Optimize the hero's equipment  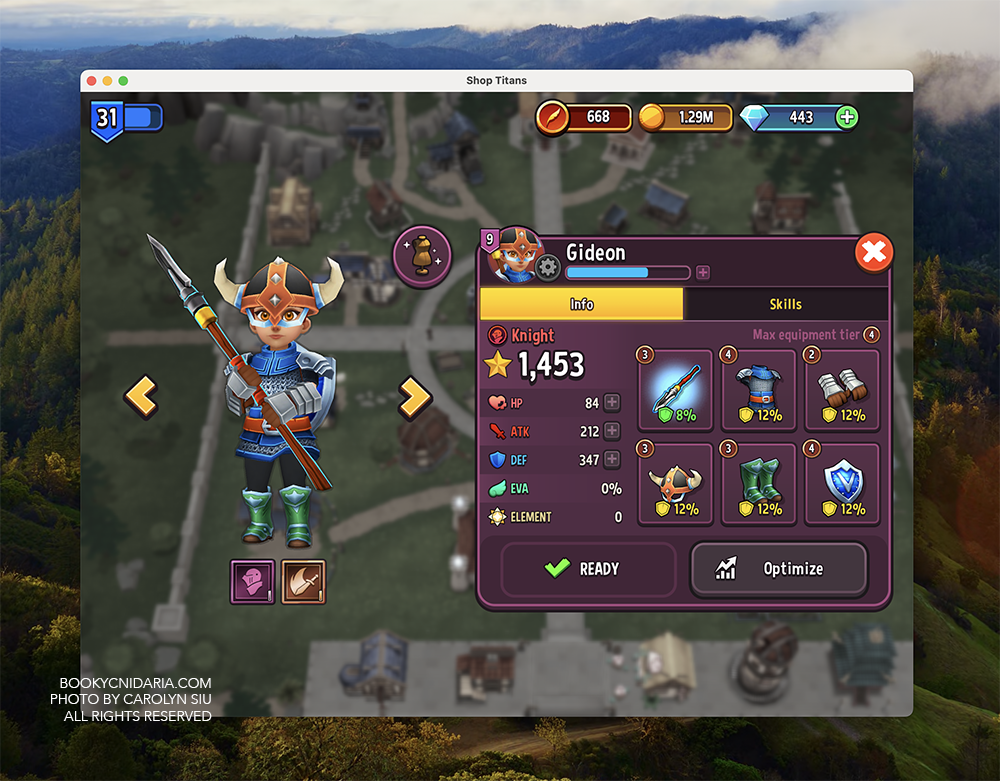point(778,569)
